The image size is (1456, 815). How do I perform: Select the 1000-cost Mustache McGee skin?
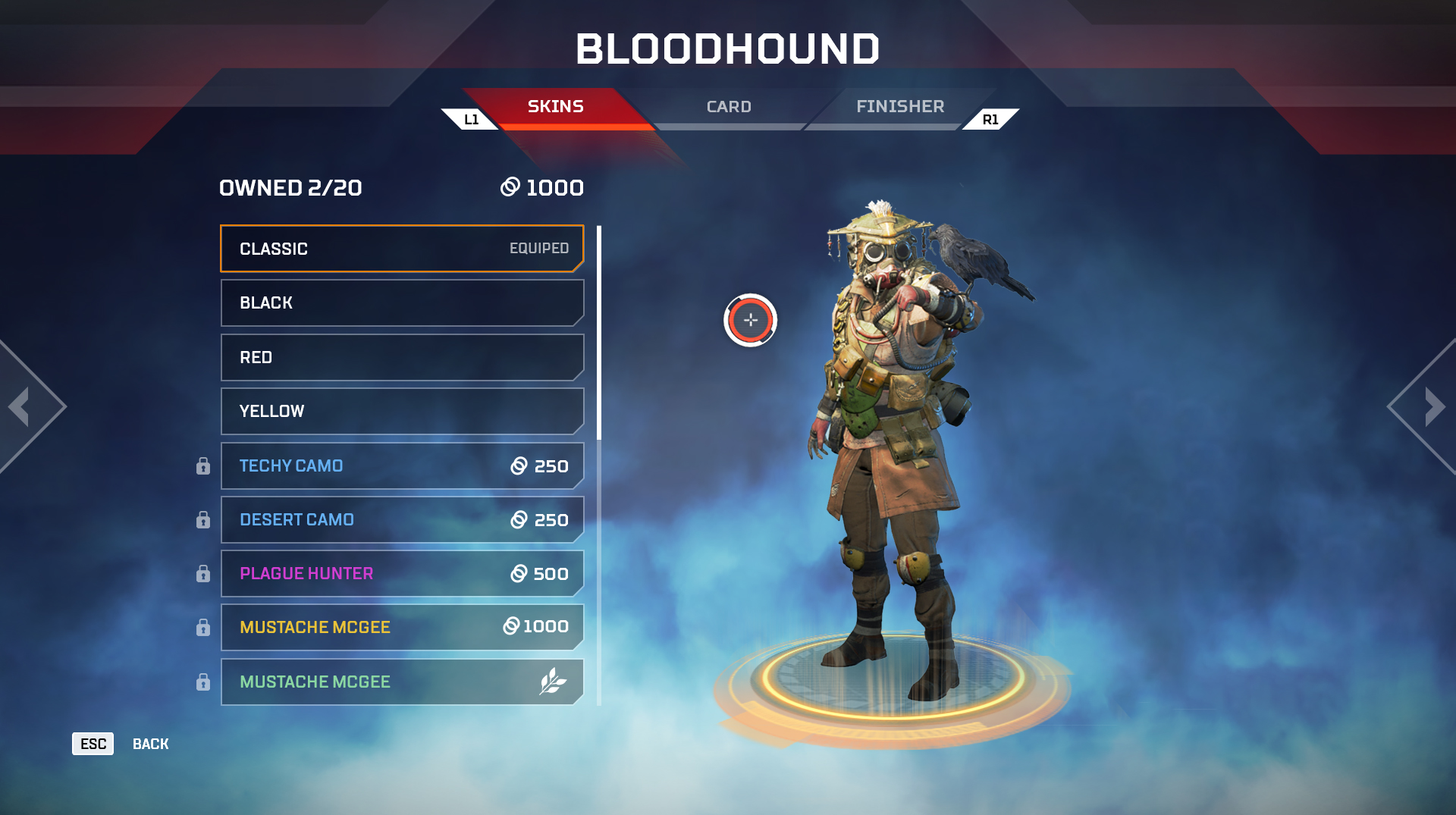click(x=402, y=627)
